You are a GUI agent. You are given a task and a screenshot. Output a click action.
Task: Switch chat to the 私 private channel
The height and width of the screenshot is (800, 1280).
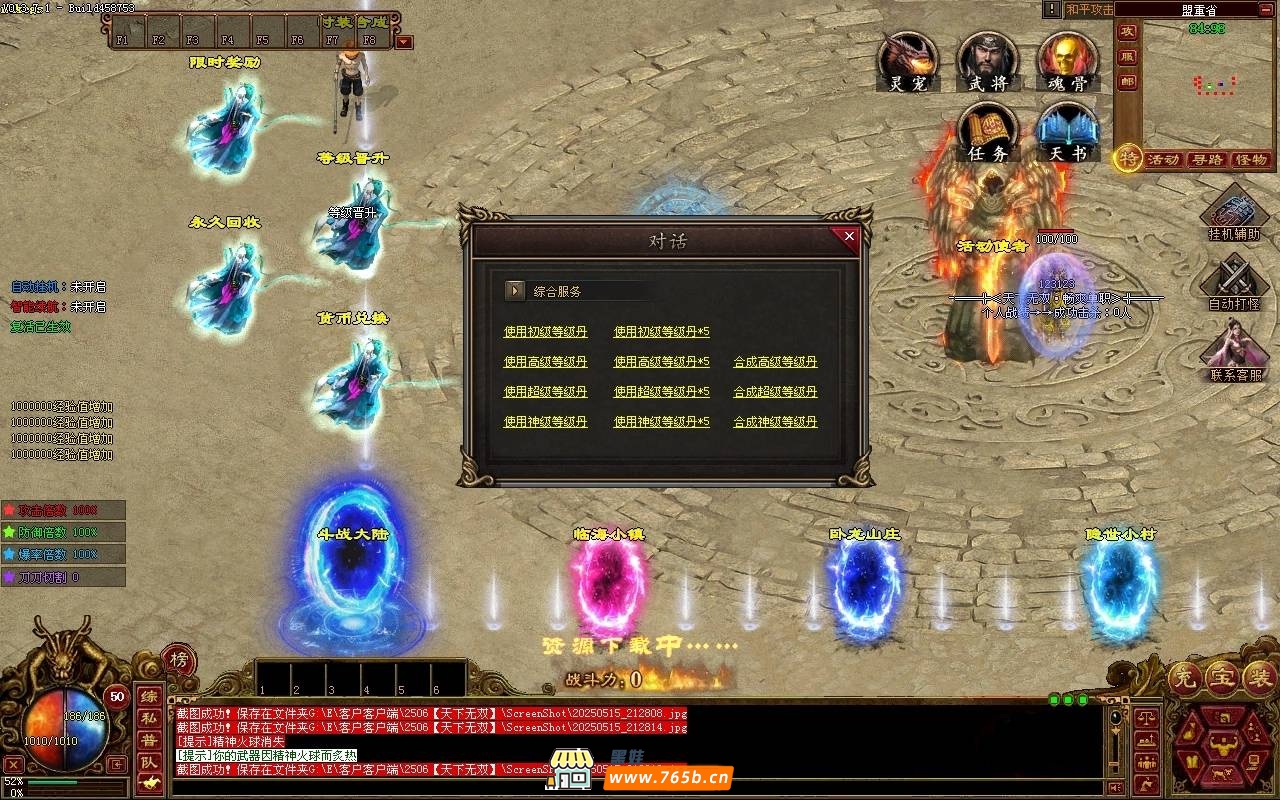(148, 718)
